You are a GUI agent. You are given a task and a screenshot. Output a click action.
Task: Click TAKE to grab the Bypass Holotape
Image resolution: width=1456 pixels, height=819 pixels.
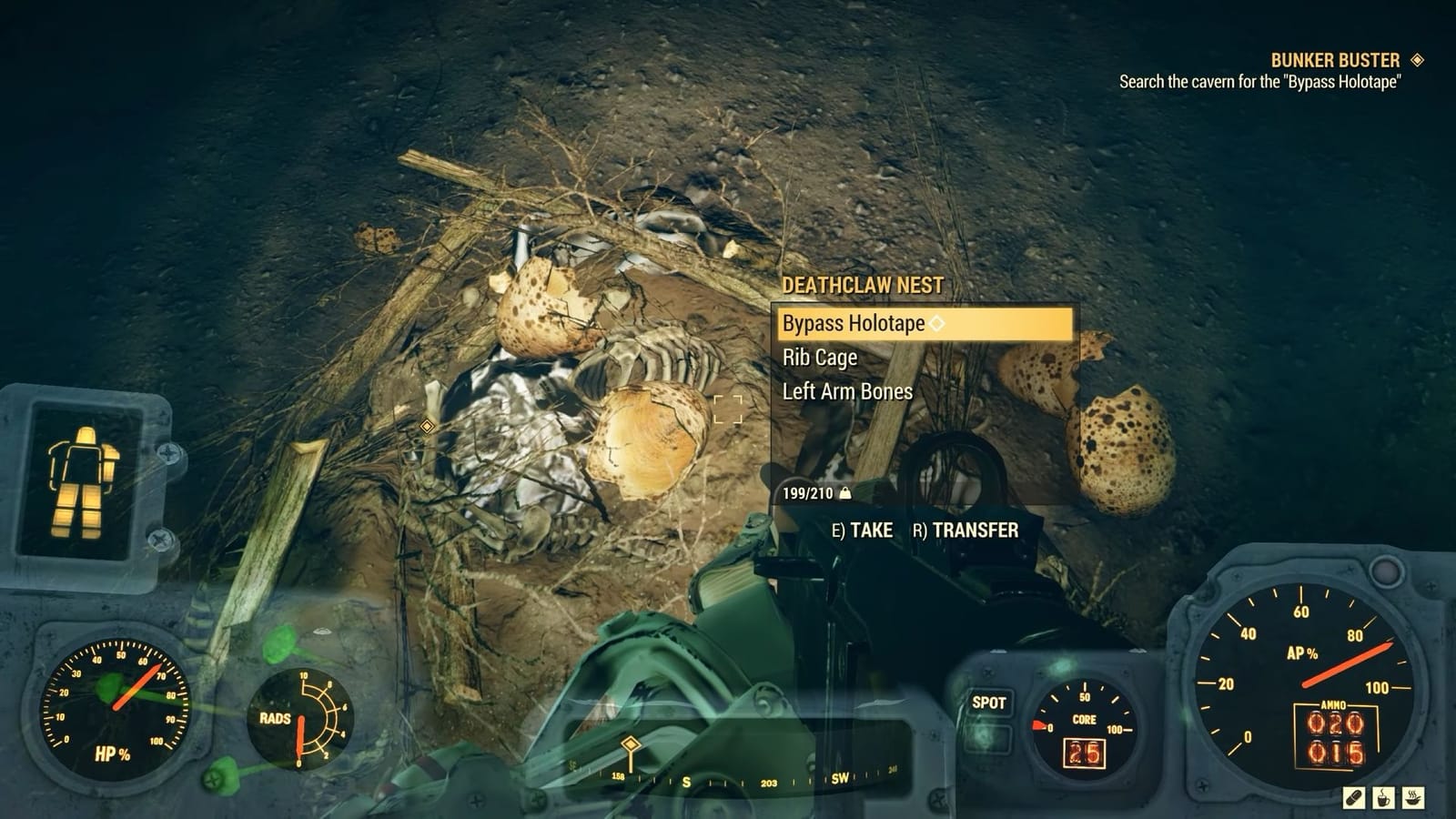coord(863,531)
